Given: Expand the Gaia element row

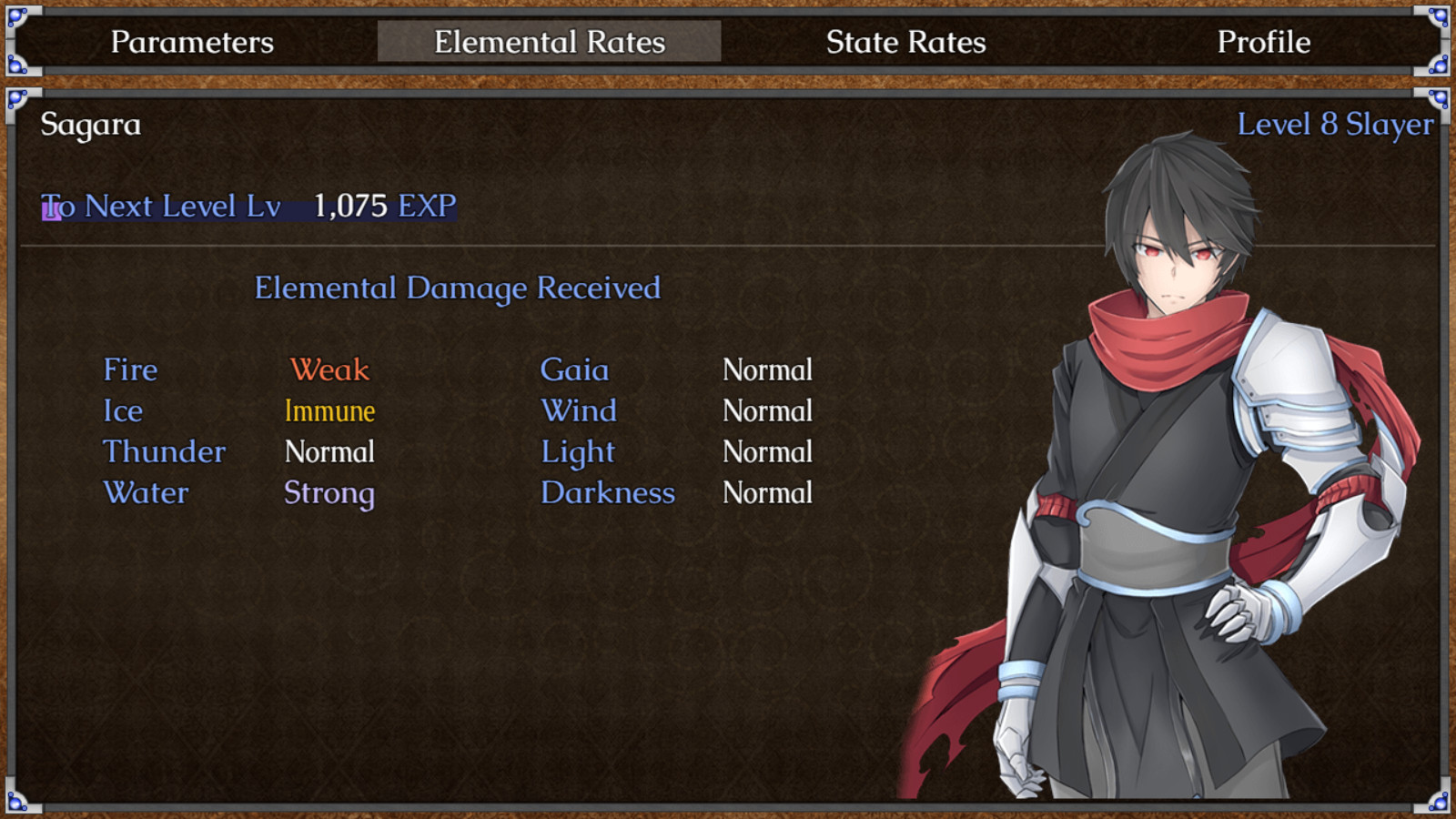Looking at the screenshot, I should [575, 370].
